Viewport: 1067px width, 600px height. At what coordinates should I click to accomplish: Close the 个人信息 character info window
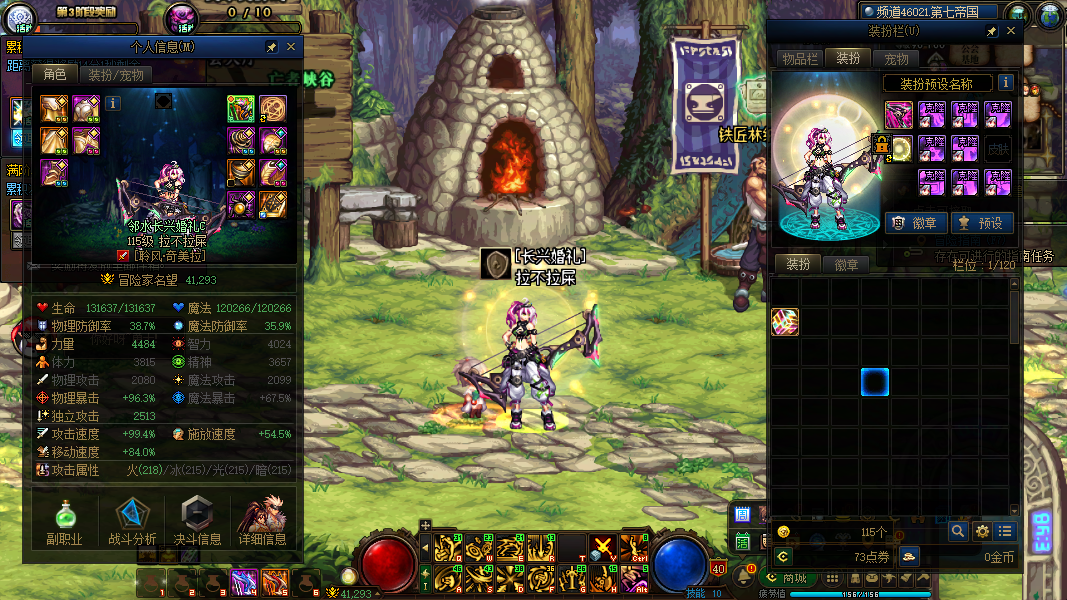291,47
